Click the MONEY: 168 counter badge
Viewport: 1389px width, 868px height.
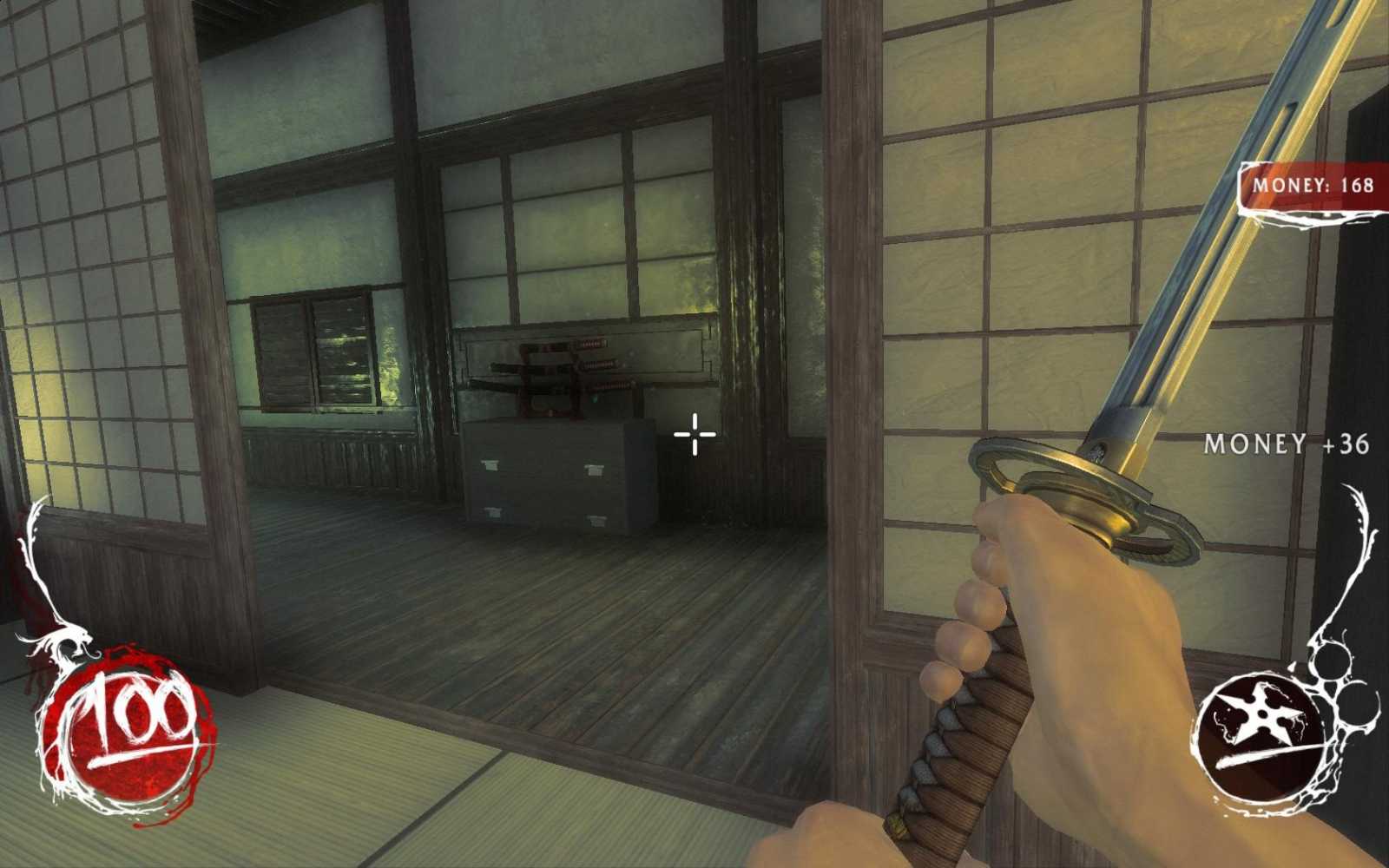click(x=1311, y=182)
